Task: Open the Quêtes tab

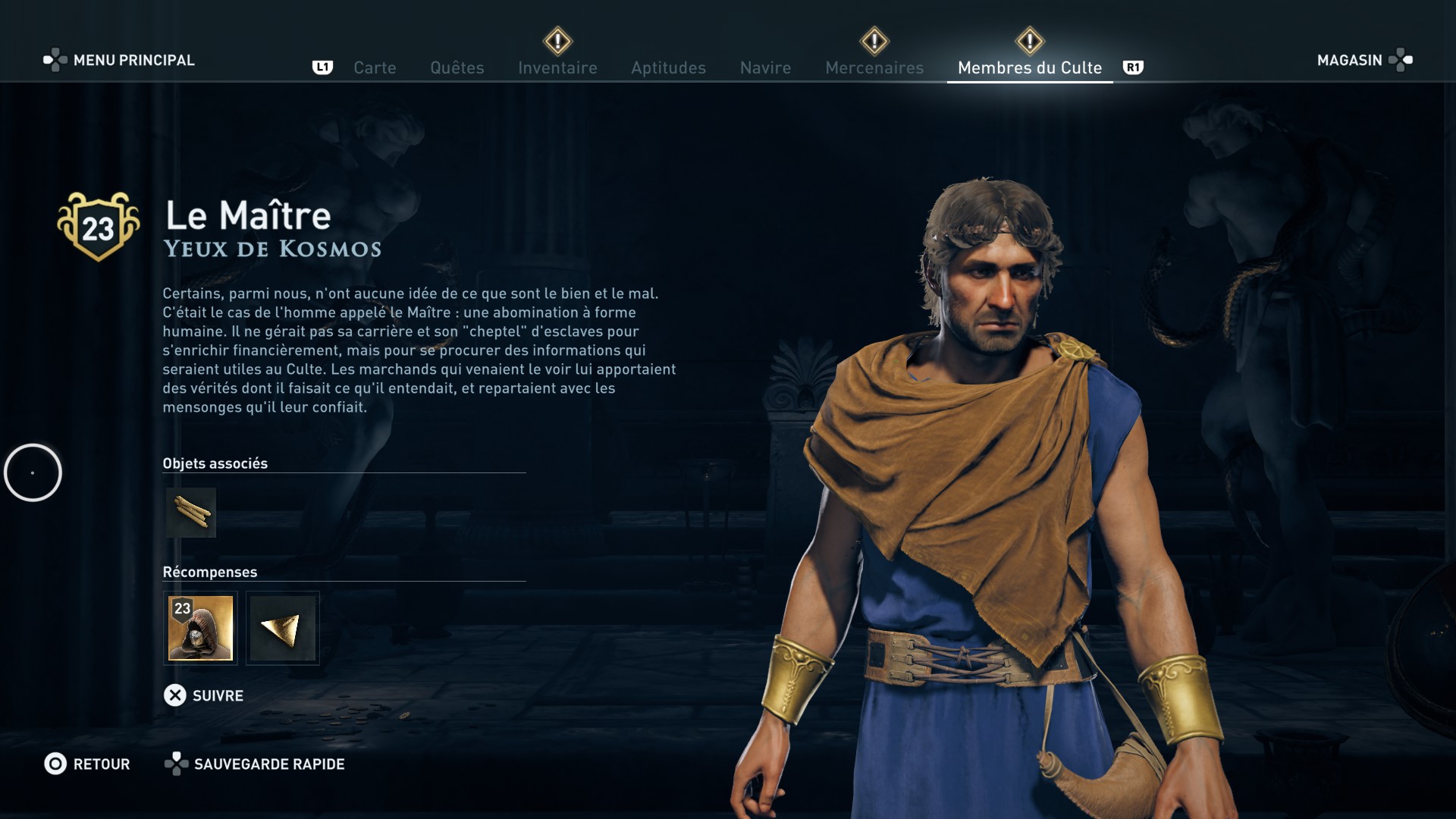Action: point(457,67)
